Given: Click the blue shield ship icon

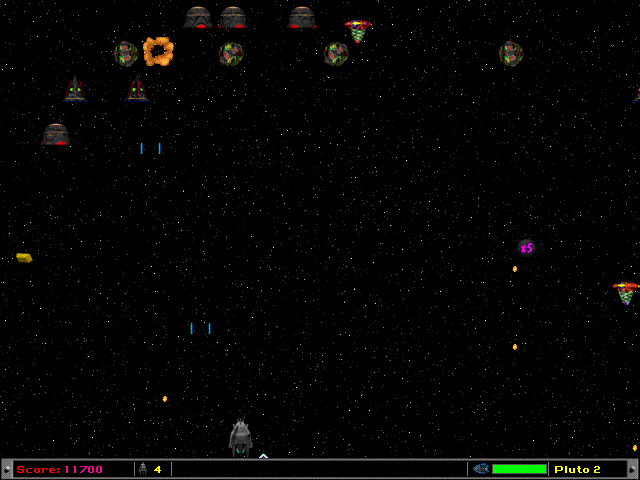Looking at the screenshot, I should (x=480, y=469).
